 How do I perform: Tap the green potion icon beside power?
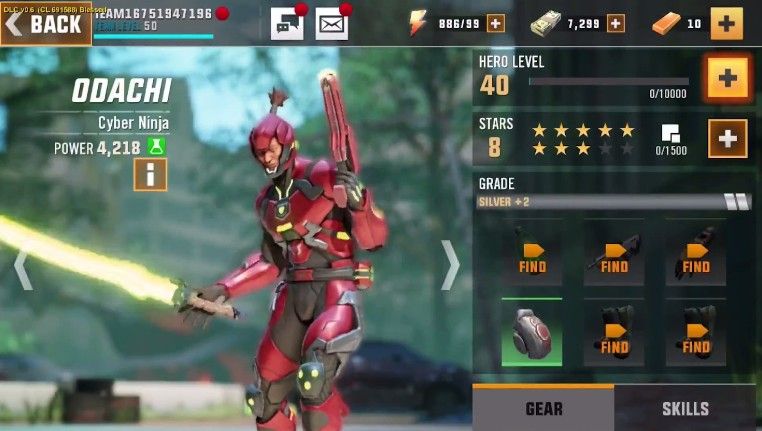pyautogui.click(x=156, y=147)
